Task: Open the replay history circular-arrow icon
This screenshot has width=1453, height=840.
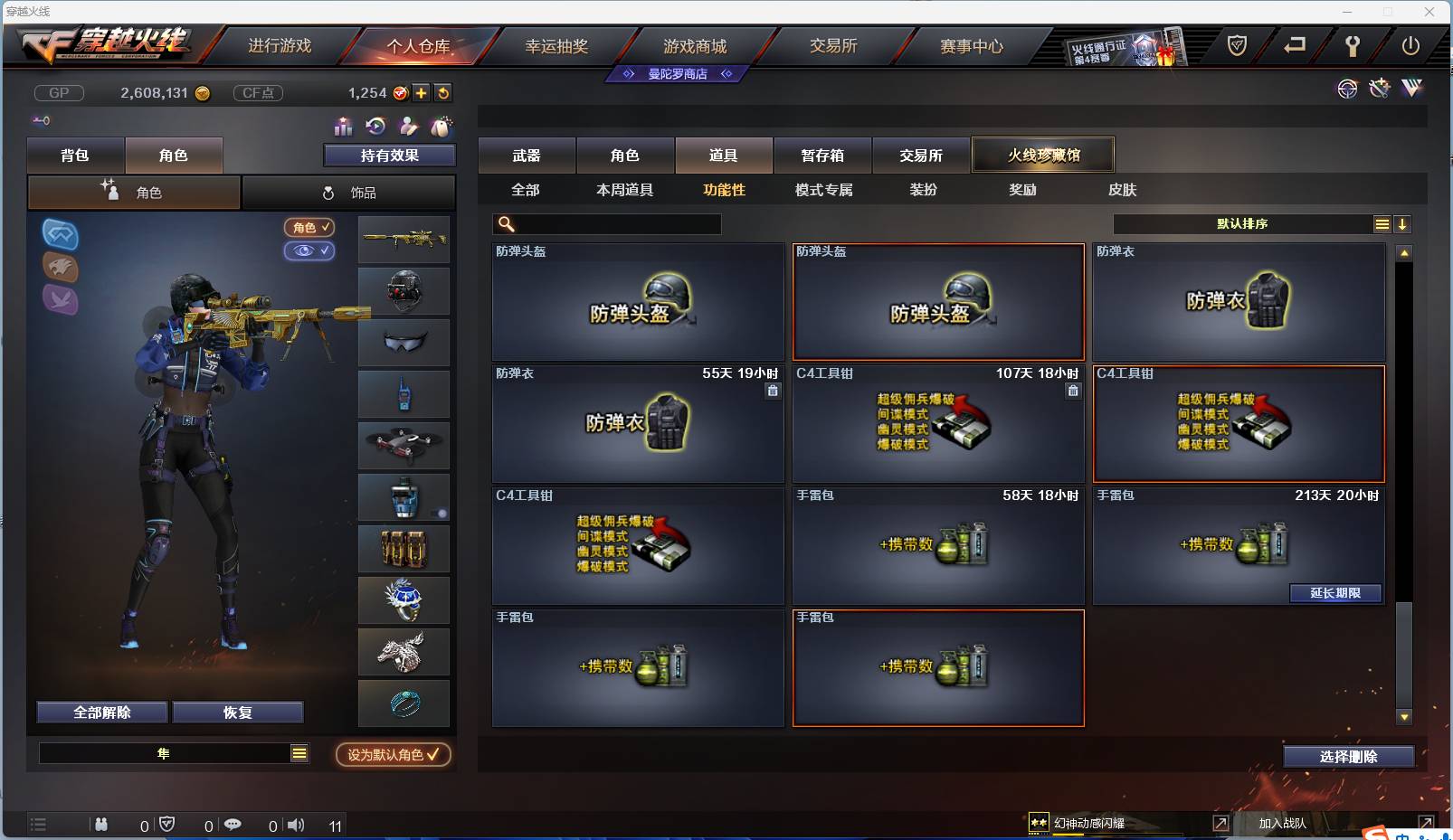Action: pos(374,127)
